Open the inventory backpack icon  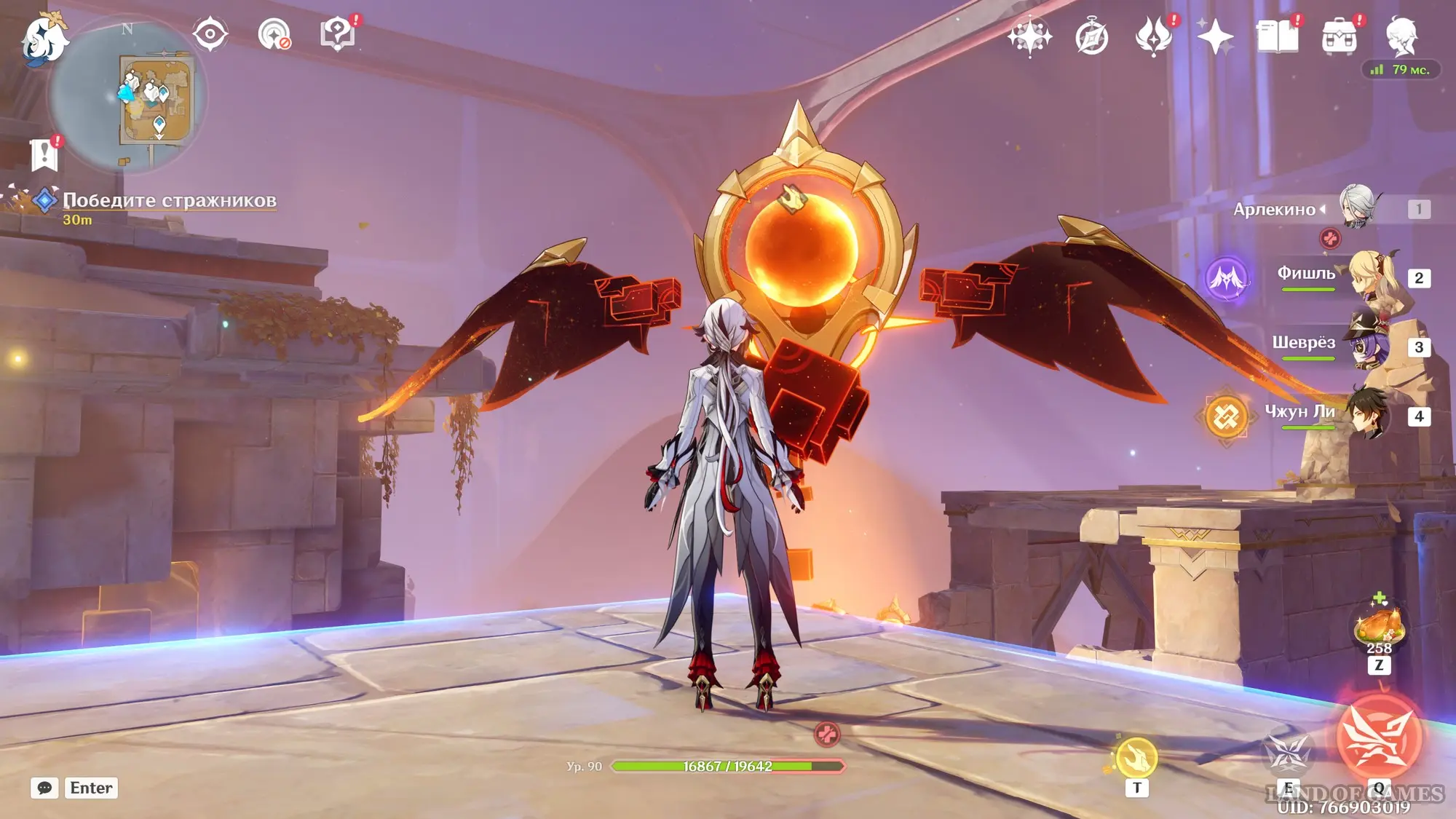pos(1339,37)
